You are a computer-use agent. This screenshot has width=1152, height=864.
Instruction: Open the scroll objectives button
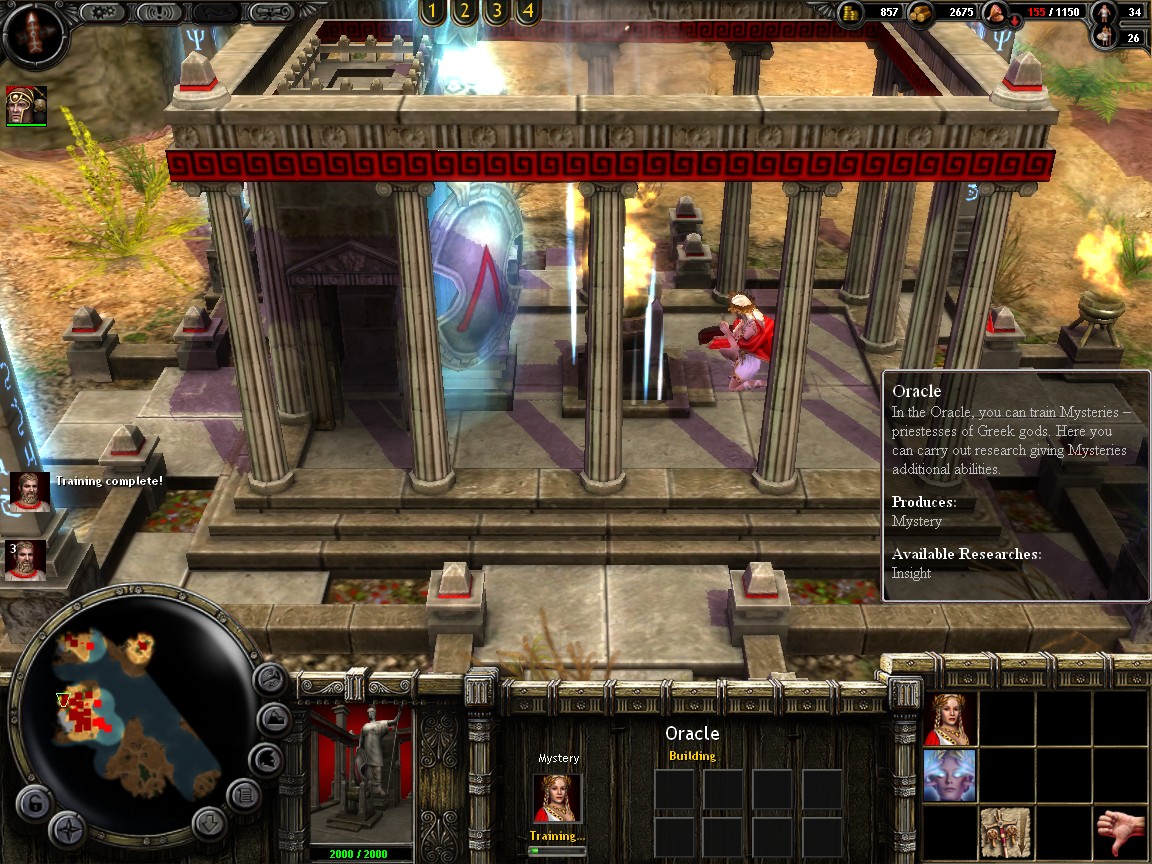coord(272,13)
